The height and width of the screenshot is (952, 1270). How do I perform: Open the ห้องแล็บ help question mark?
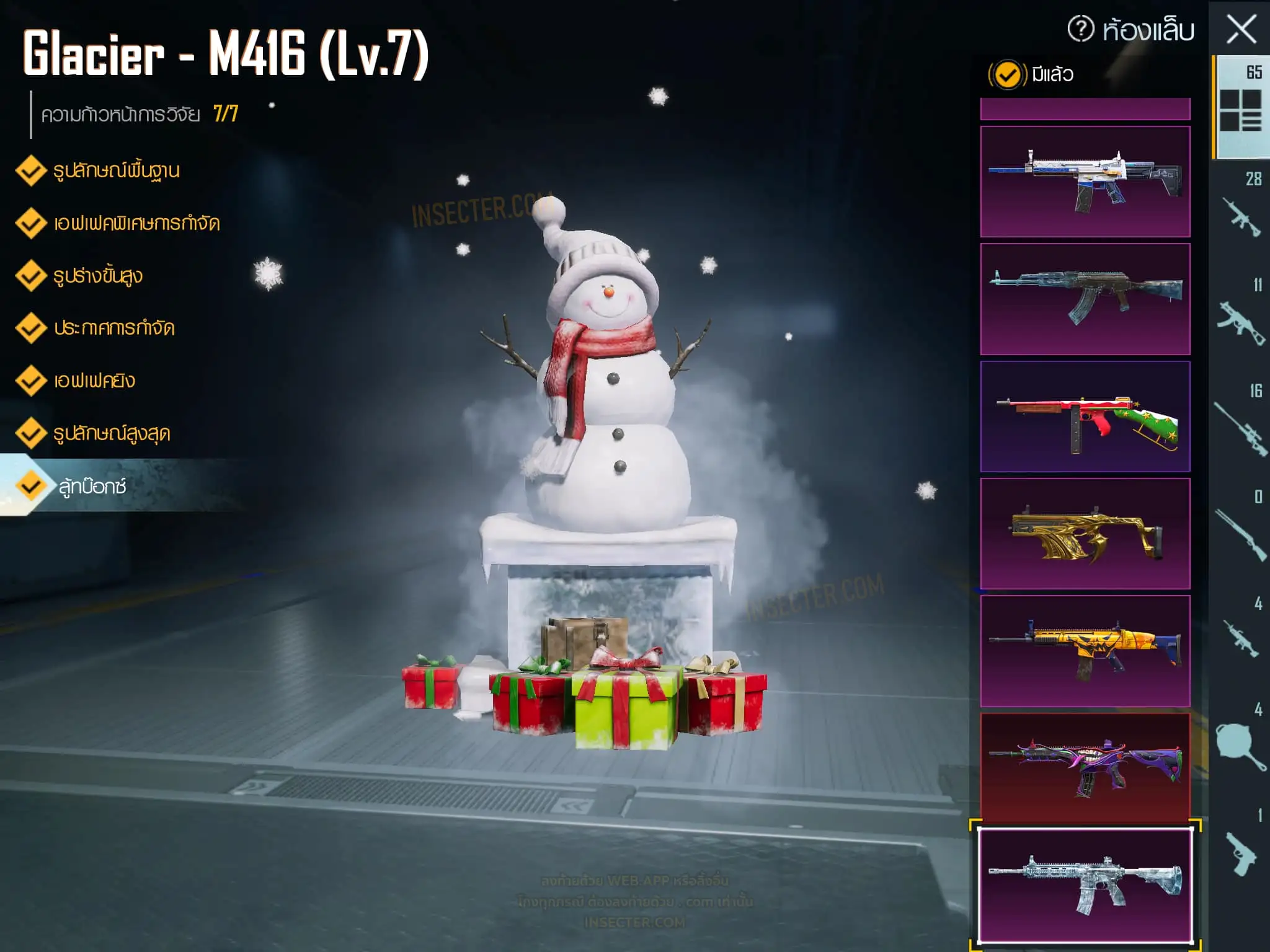click(x=1080, y=29)
